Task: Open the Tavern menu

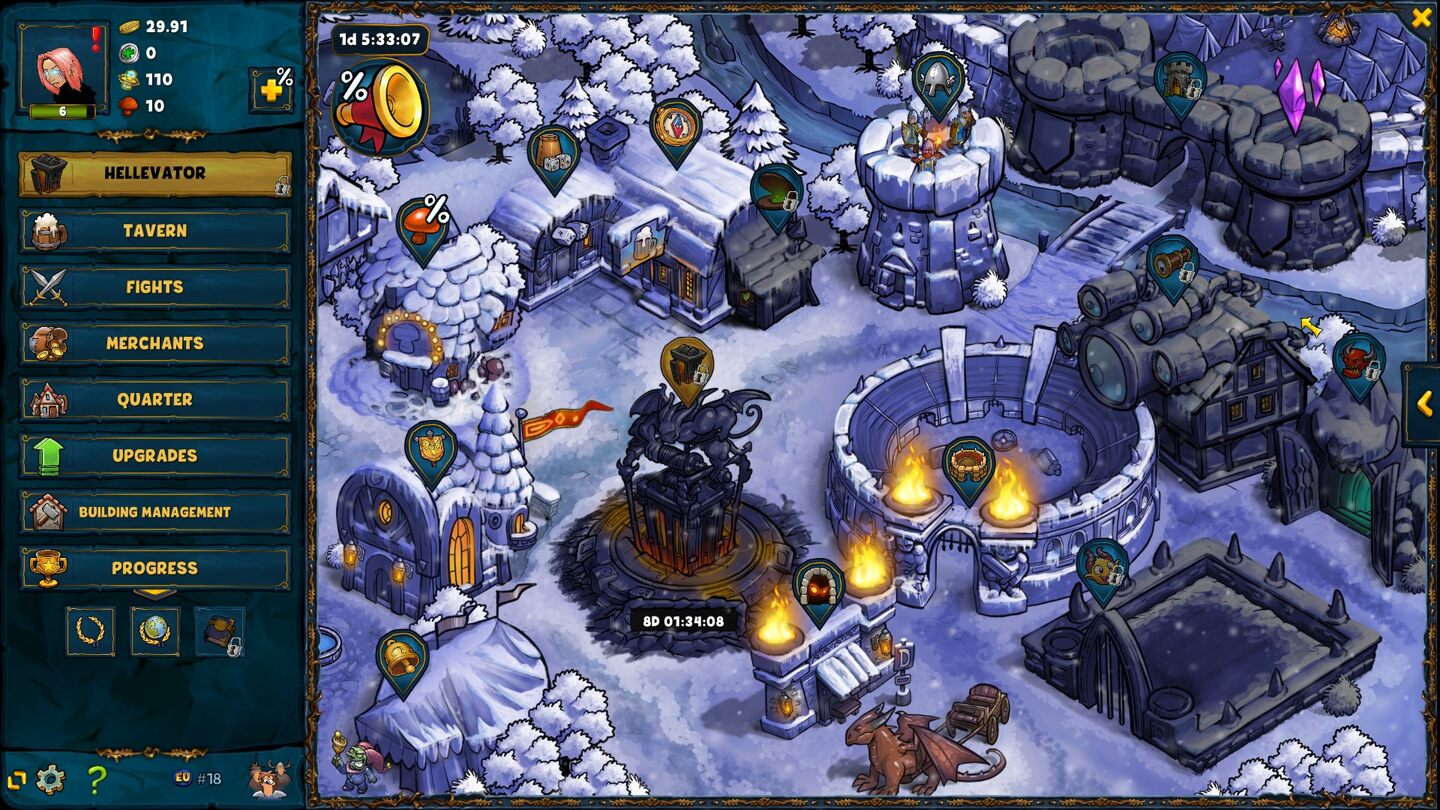Action: tap(155, 230)
